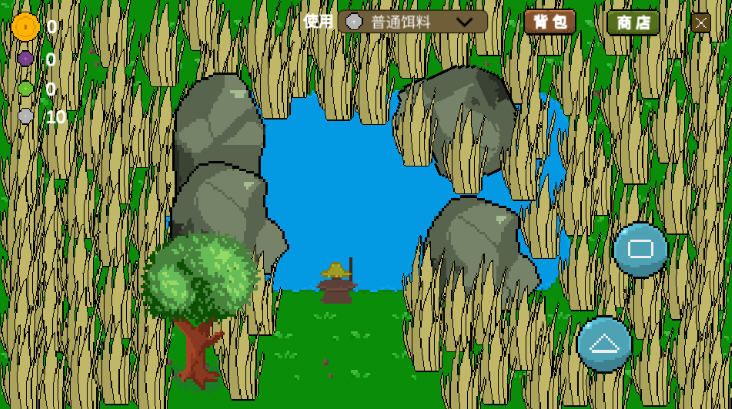
Task: Close the game with the X button
Action: coord(701,22)
